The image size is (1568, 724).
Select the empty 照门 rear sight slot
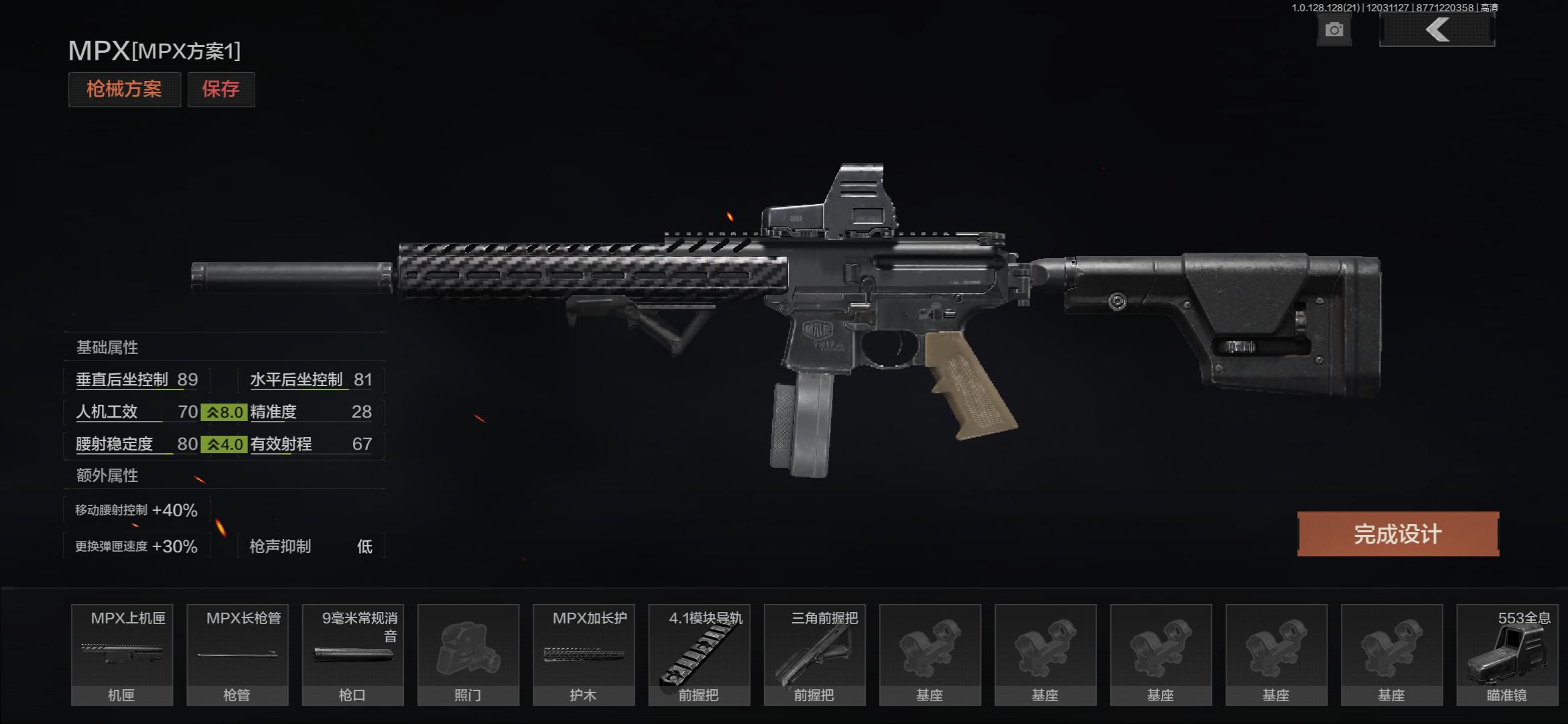click(x=468, y=654)
